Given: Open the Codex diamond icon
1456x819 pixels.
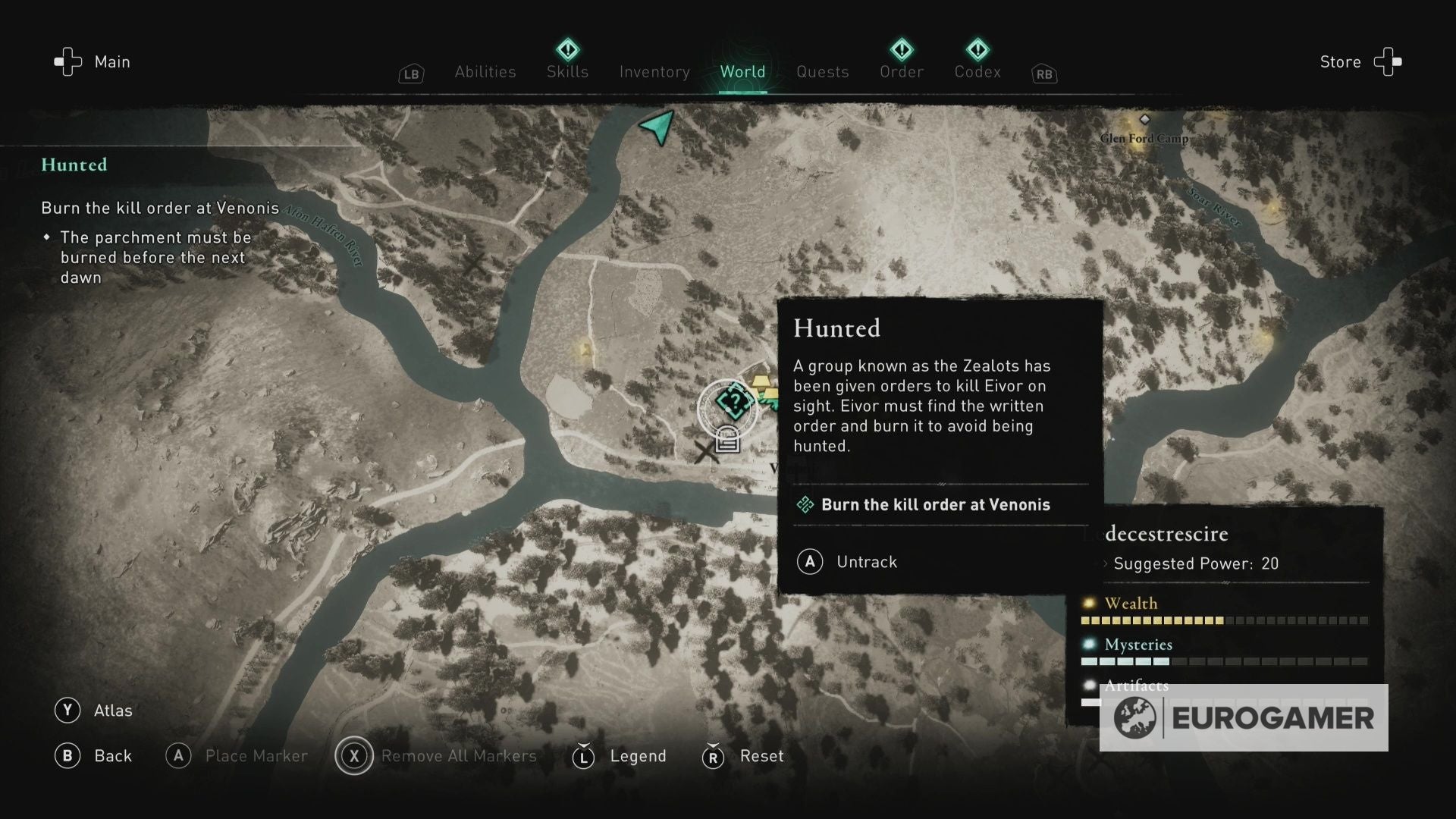Looking at the screenshot, I should (x=977, y=49).
